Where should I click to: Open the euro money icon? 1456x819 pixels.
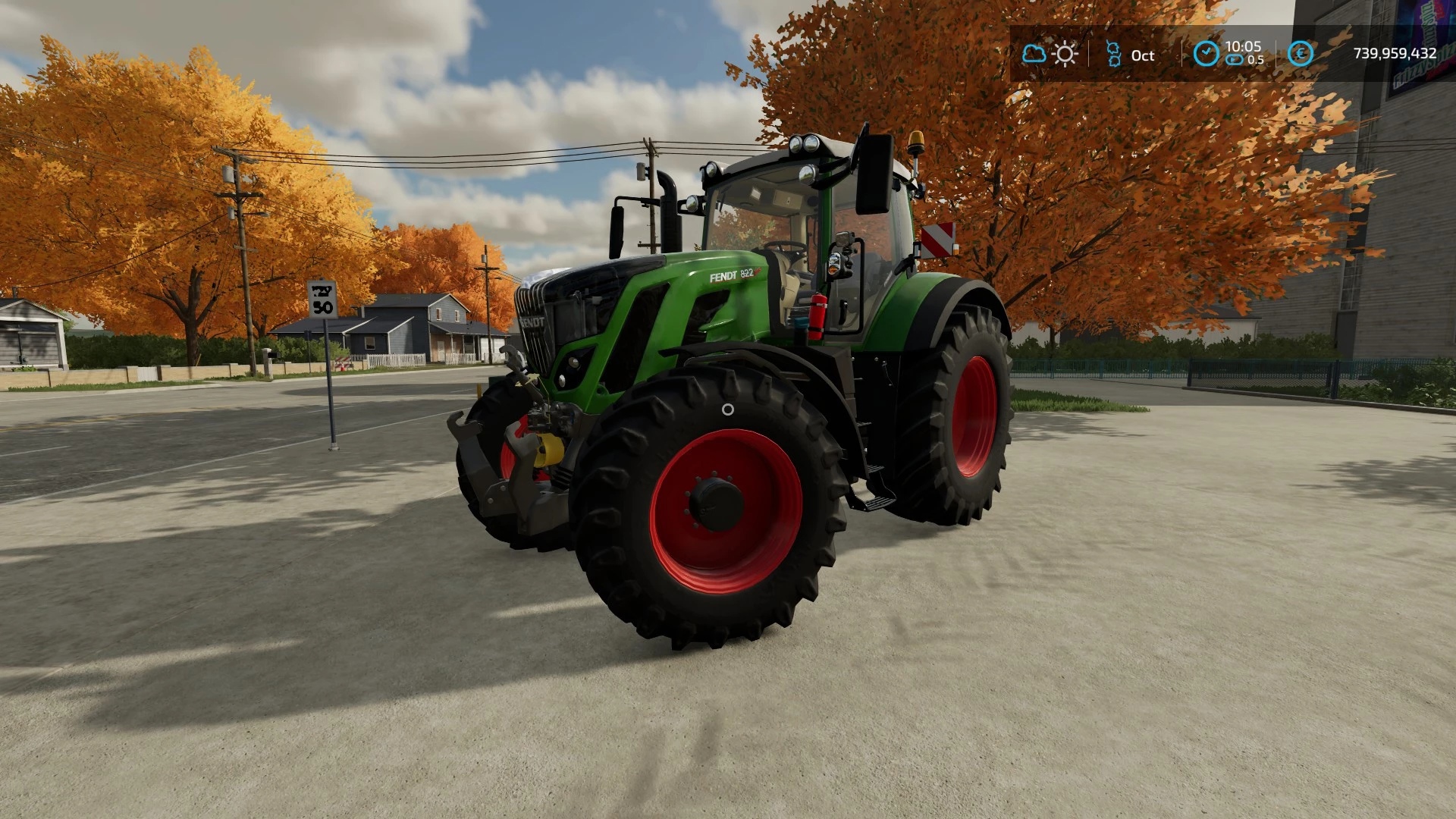pyautogui.click(x=1300, y=53)
